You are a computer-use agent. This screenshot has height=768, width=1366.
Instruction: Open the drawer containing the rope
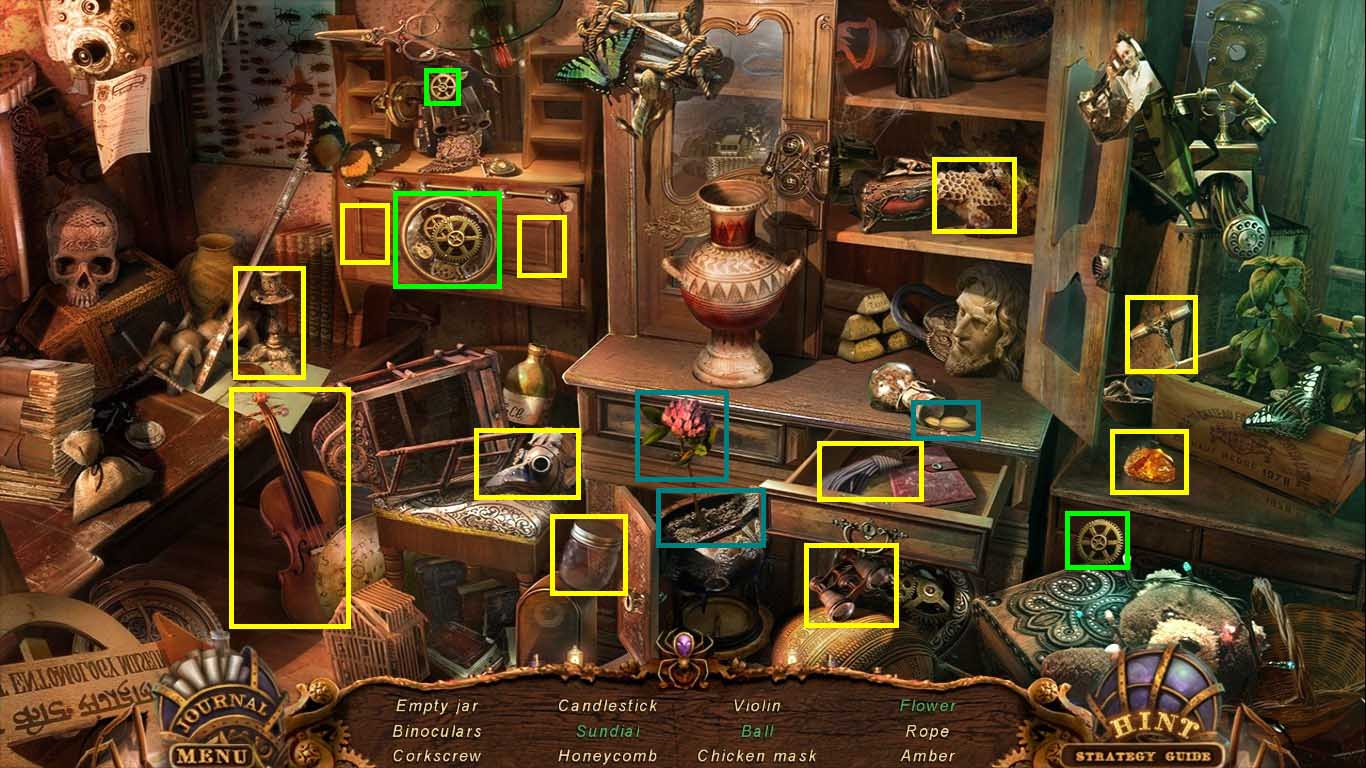(x=868, y=470)
